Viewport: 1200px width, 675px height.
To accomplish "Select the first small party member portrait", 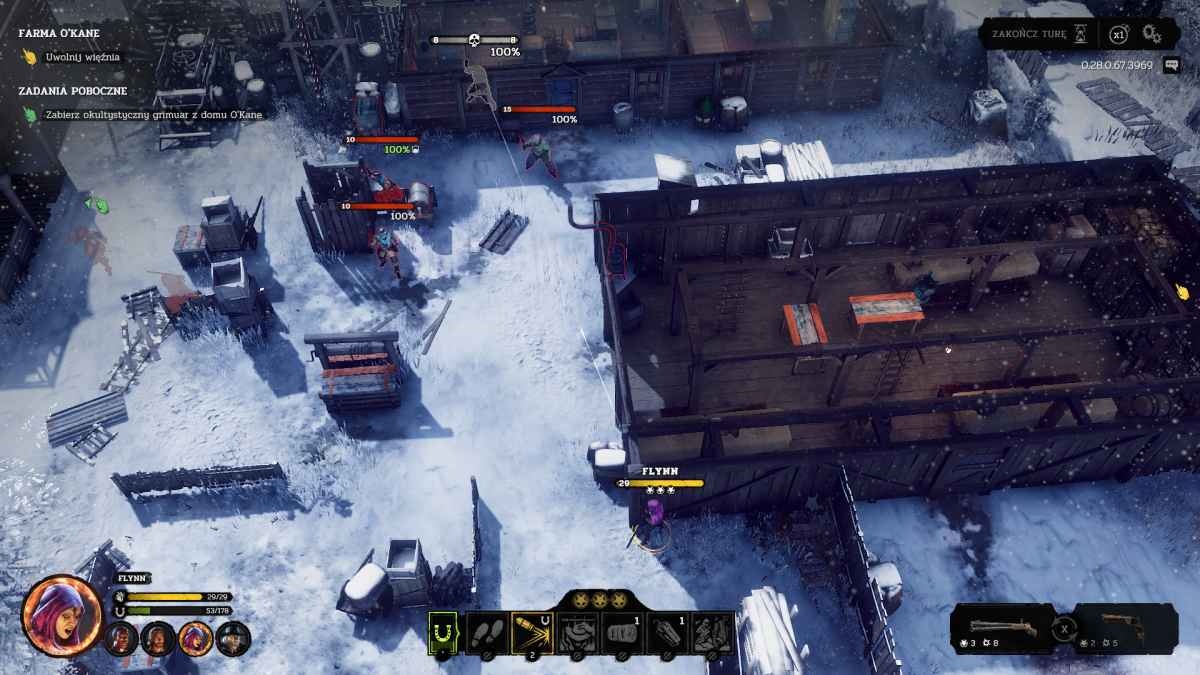I will tap(121, 637).
